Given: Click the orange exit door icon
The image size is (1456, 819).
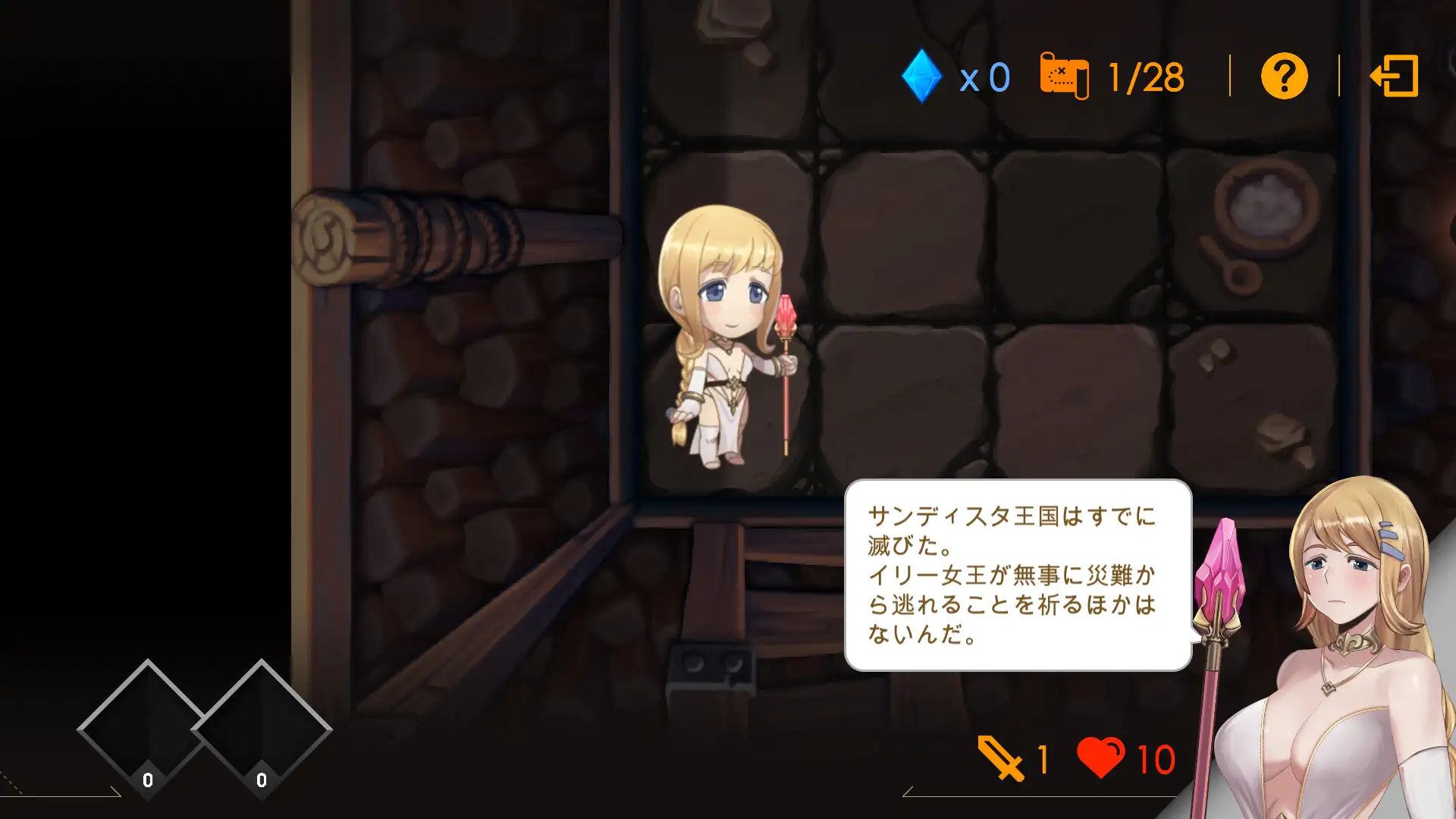Looking at the screenshot, I should coord(1395,76).
